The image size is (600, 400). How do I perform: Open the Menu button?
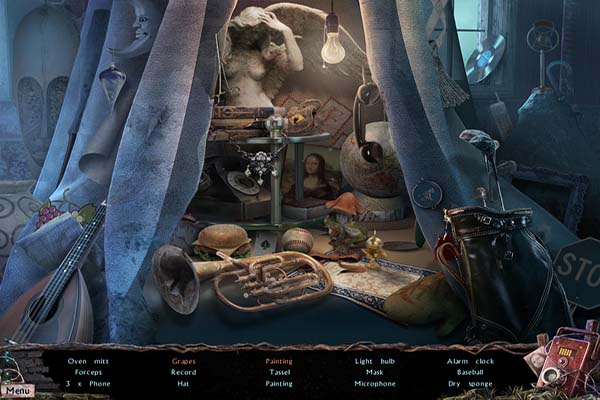pyautogui.click(x=16, y=391)
